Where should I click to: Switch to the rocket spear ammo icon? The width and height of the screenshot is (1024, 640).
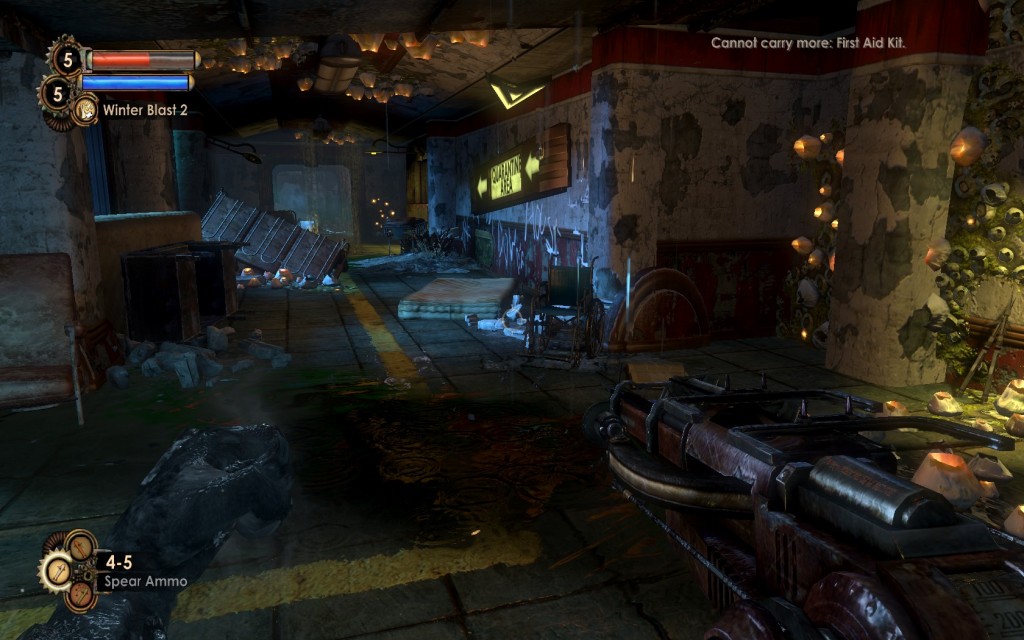80,546
